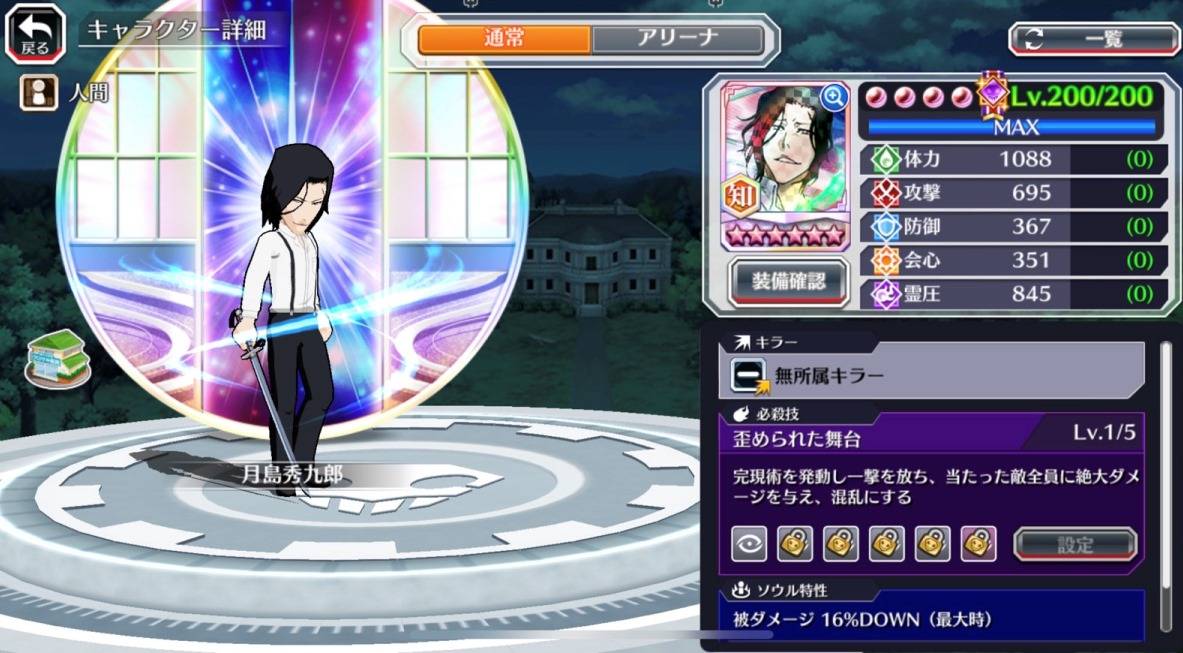Open 装備確認 equipment check
This screenshot has height=653, width=1183.
tap(788, 282)
